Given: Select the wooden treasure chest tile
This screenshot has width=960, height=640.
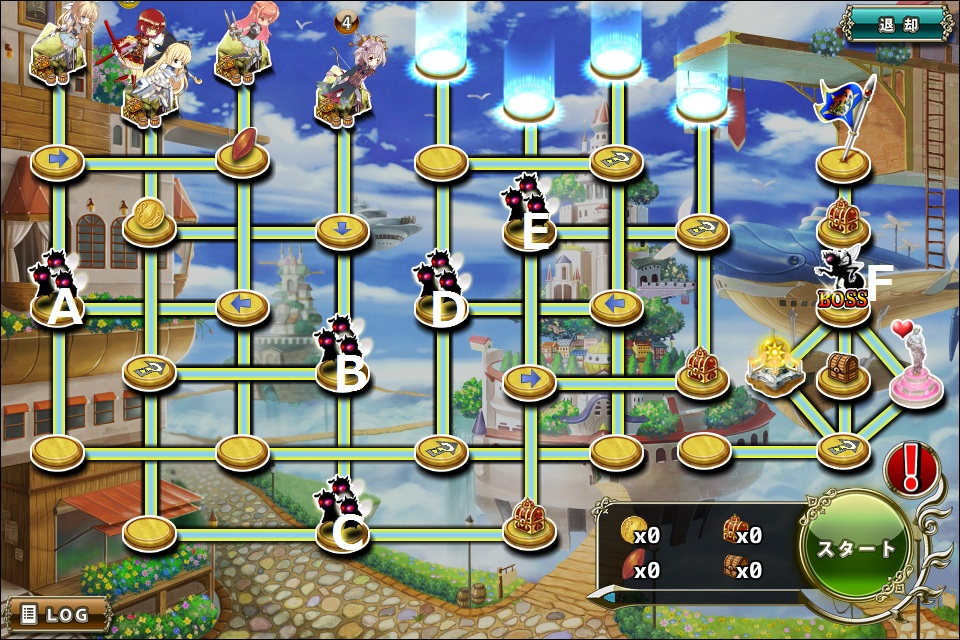Looking at the screenshot, I should [x=842, y=373].
